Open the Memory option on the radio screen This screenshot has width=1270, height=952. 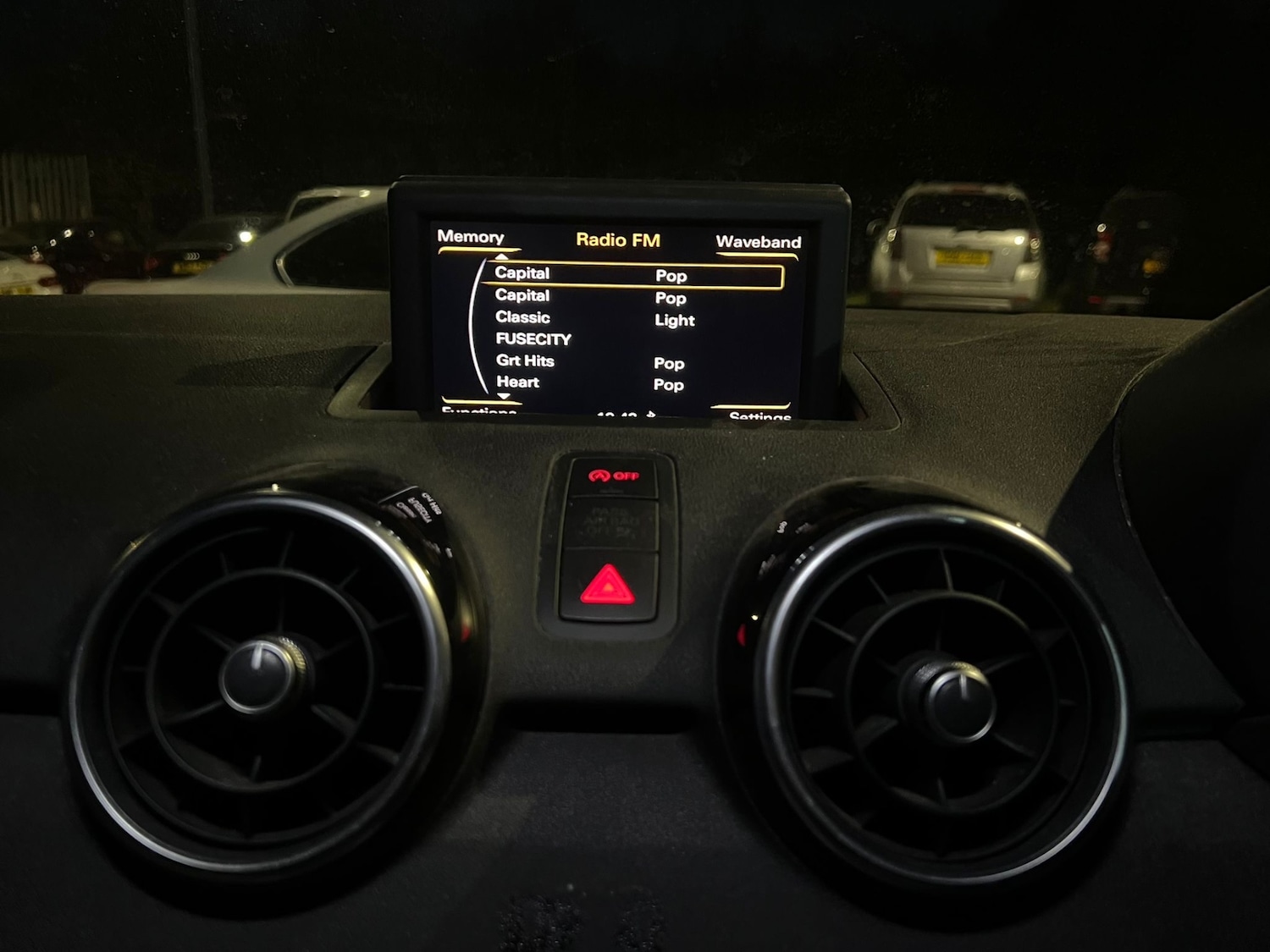tap(471, 237)
